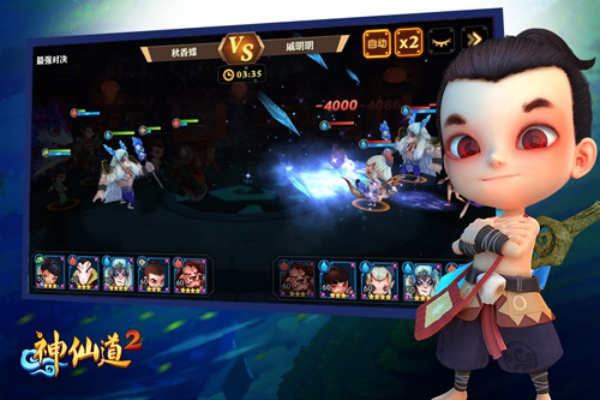
Task: Choose the white-haired hero portrait on 威明明's team
Action: click(x=379, y=281)
